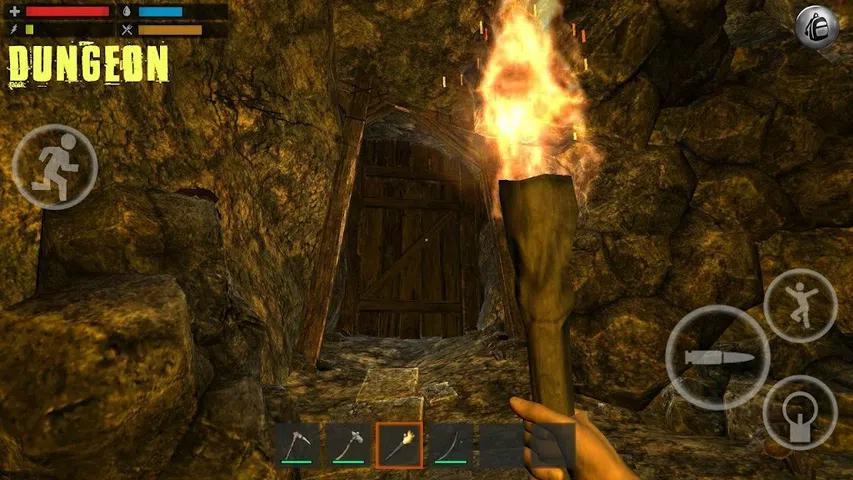Activate the iron sight aim button
The height and width of the screenshot is (480, 853).
click(800, 412)
